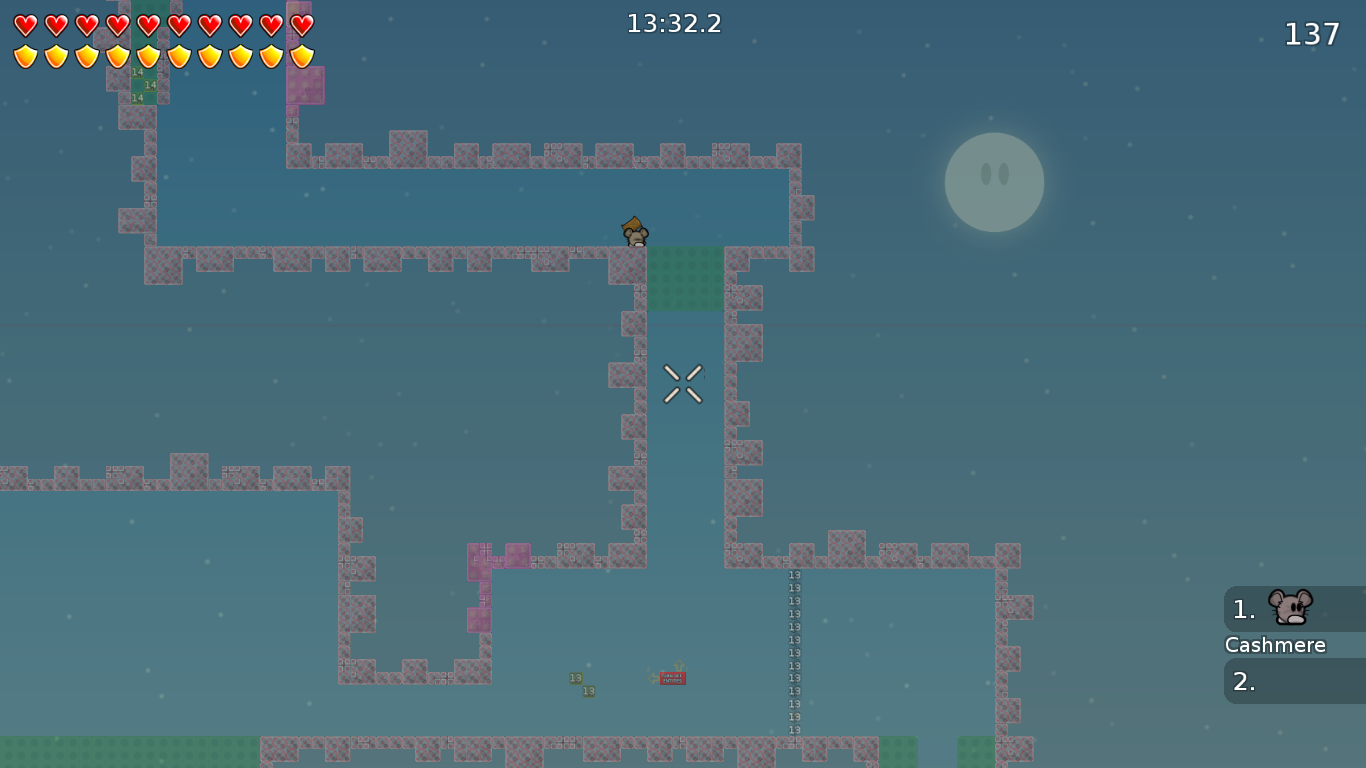The width and height of the screenshot is (1366, 768).
Task: Toggle the red TURN OFF ENTITIES sign
Action: click(x=672, y=678)
